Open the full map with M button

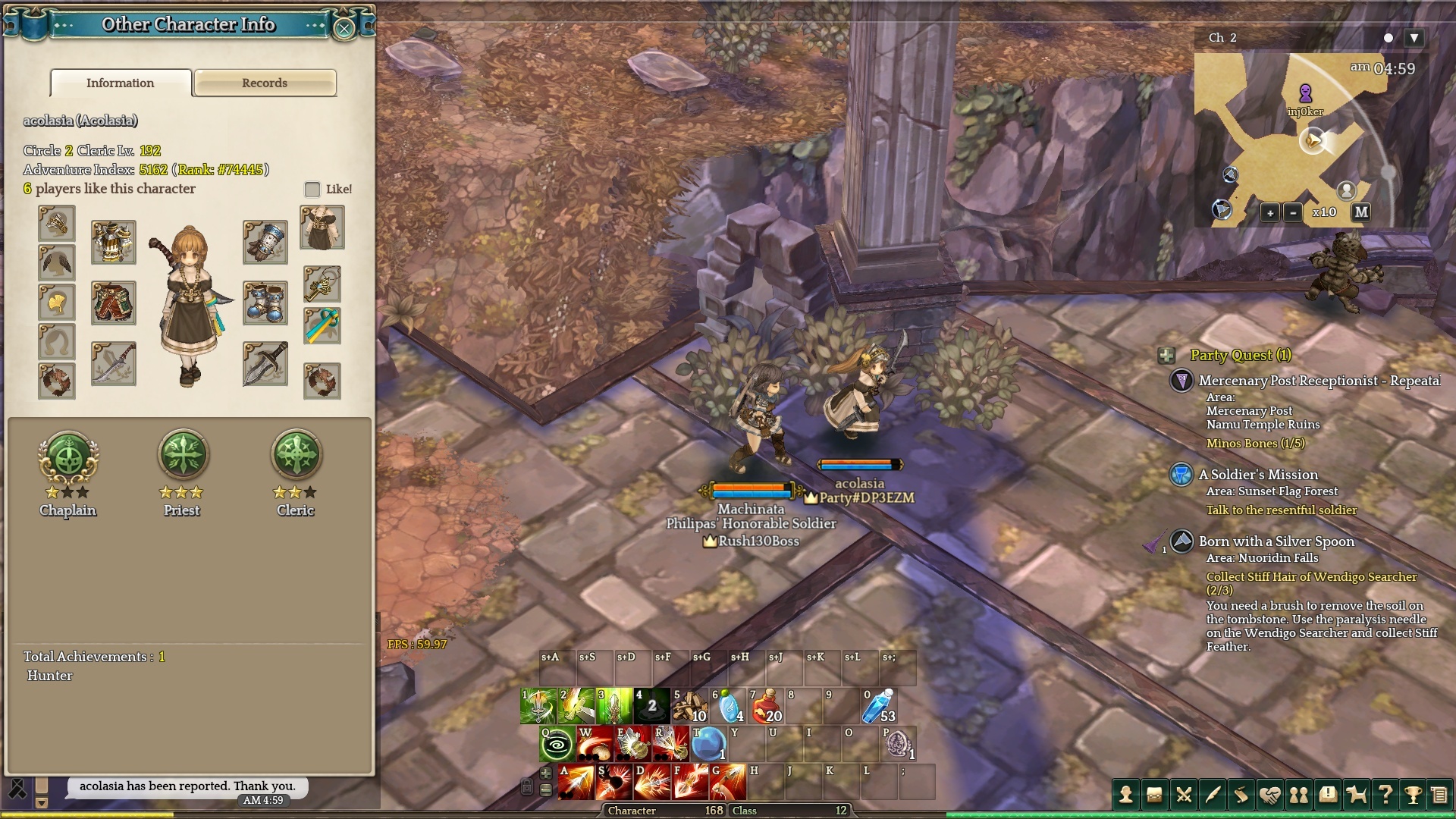[1361, 212]
